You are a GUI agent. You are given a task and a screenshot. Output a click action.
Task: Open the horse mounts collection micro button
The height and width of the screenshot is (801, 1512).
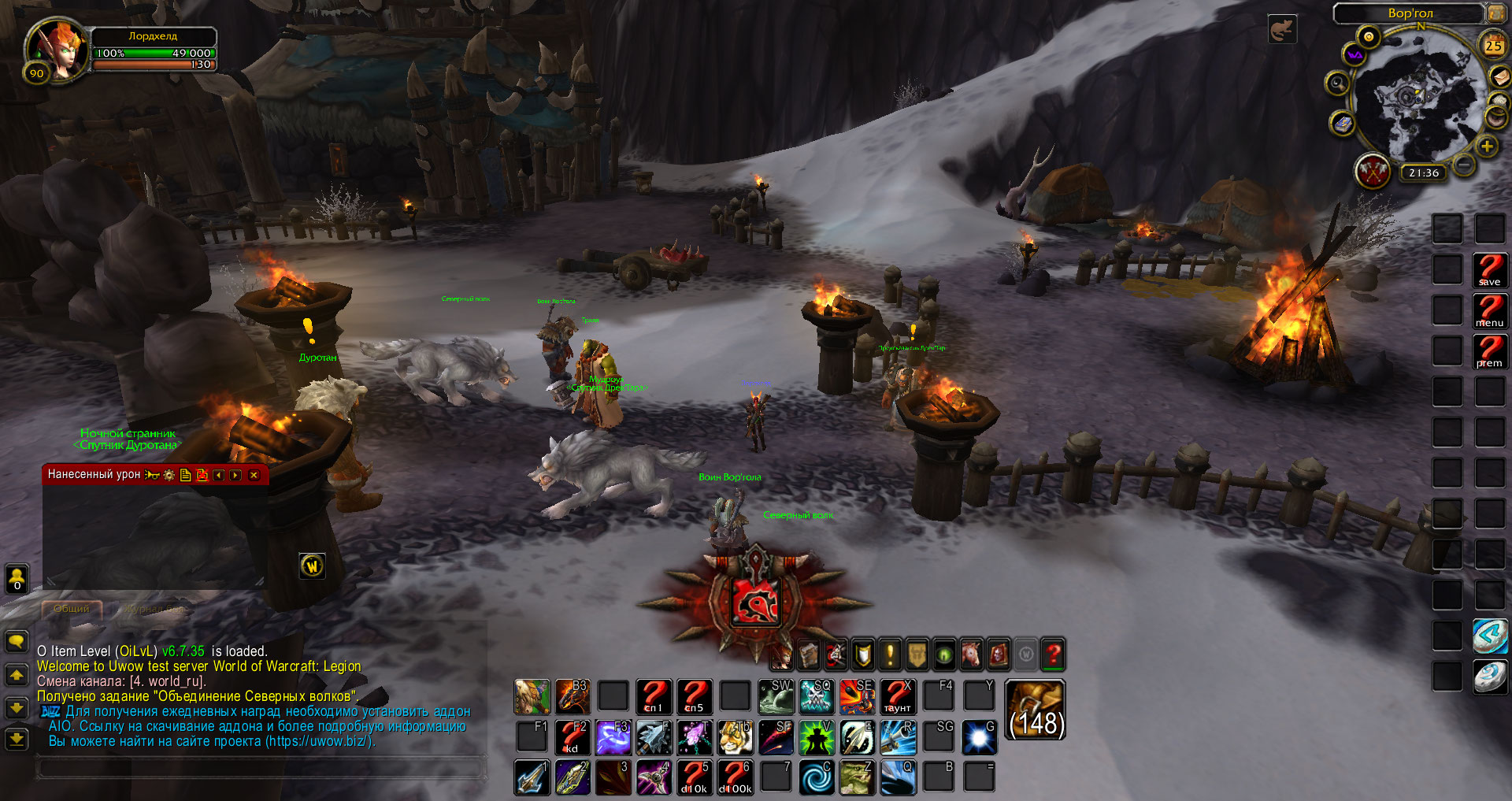971,655
